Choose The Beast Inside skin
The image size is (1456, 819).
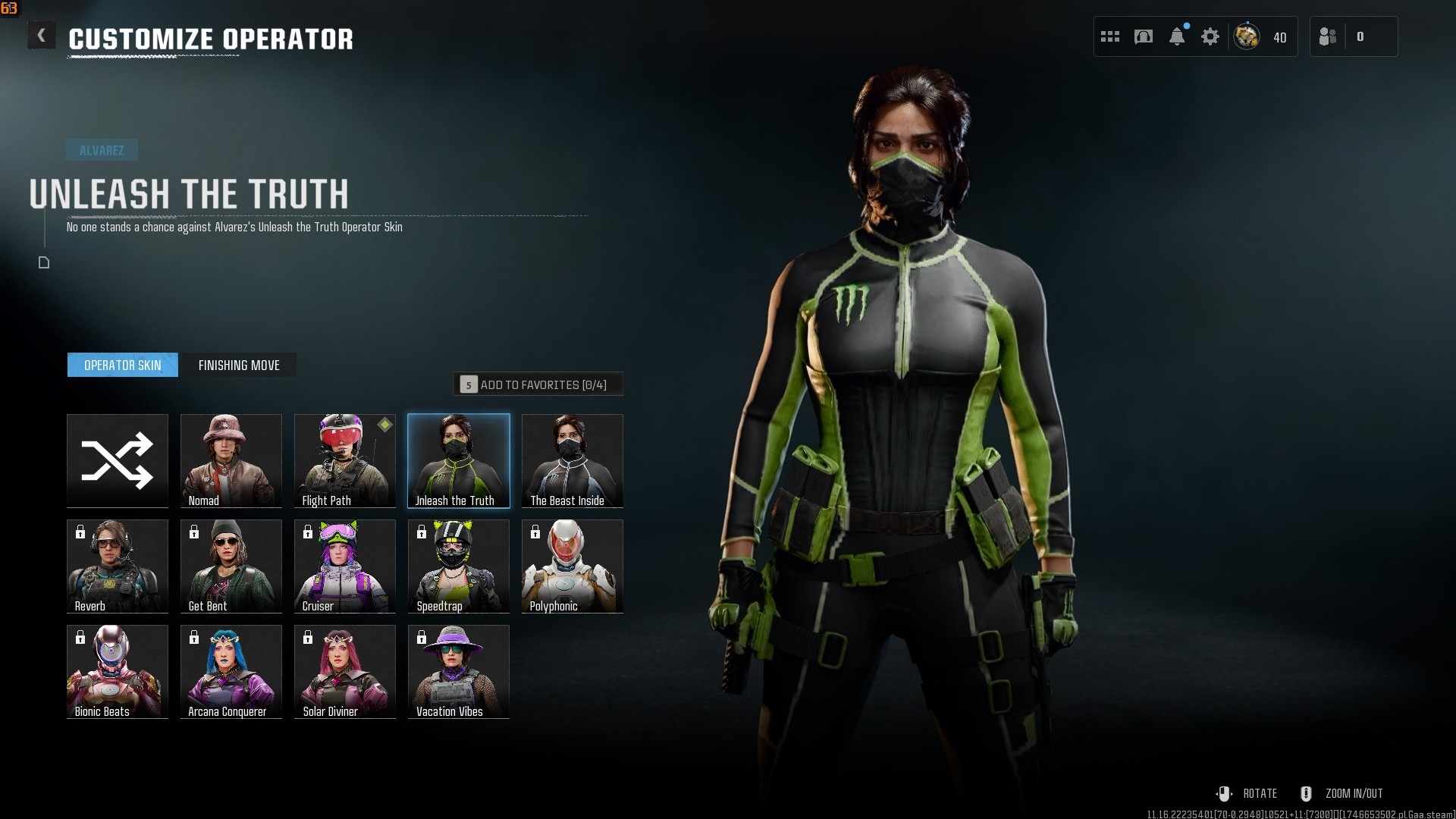(x=573, y=460)
